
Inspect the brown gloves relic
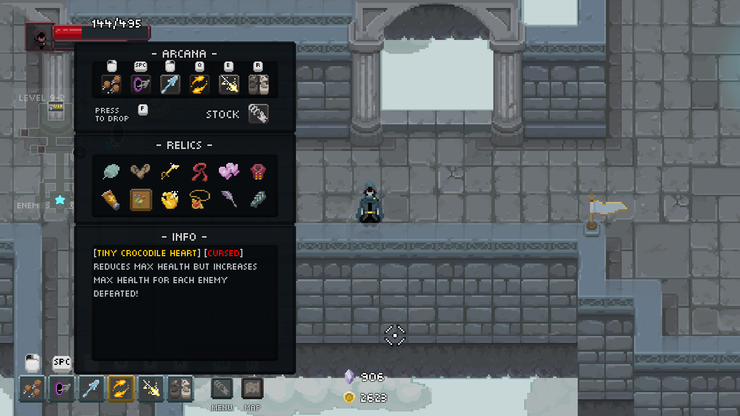point(141,172)
